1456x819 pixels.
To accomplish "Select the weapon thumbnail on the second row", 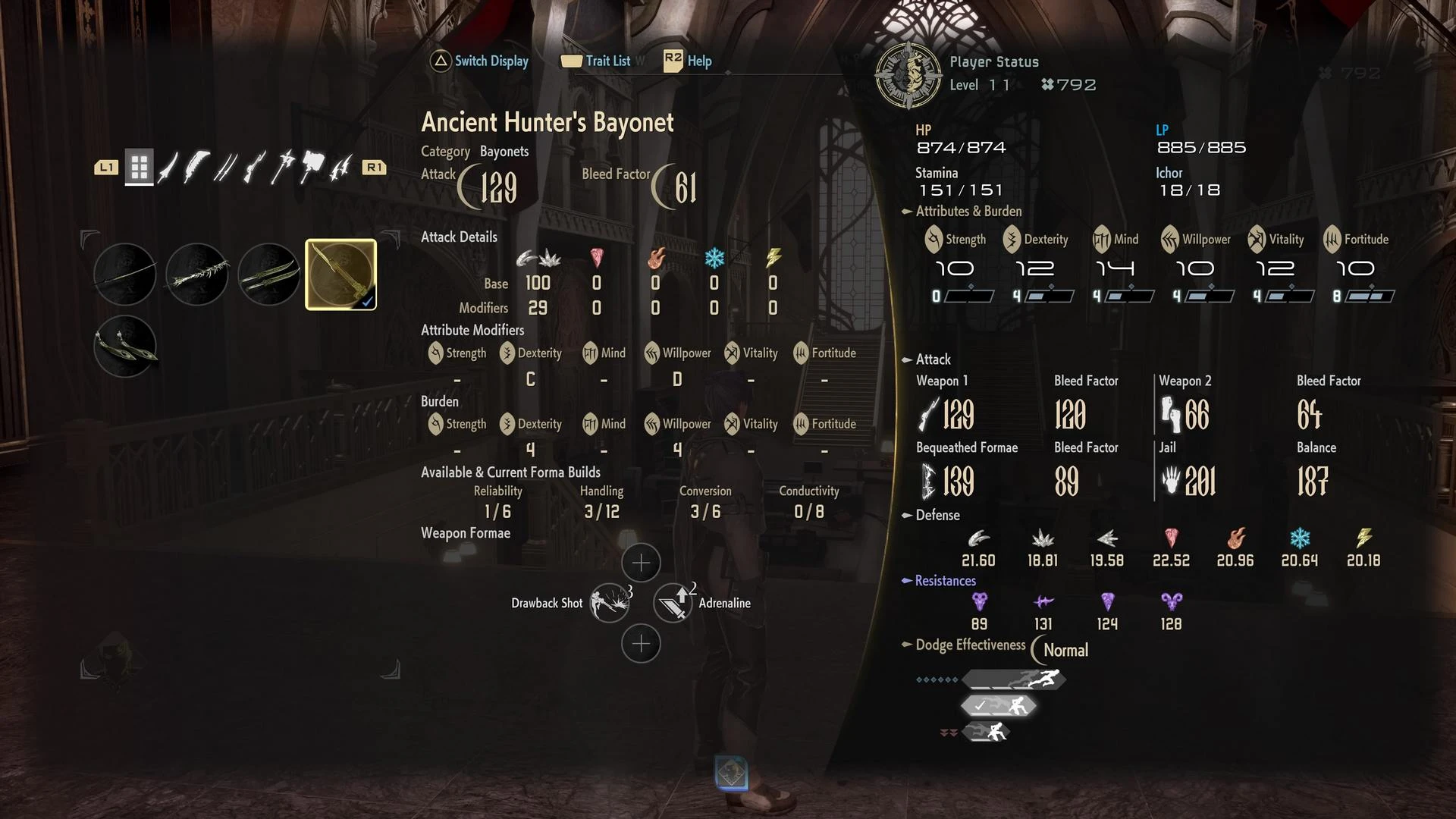I will point(124,347).
